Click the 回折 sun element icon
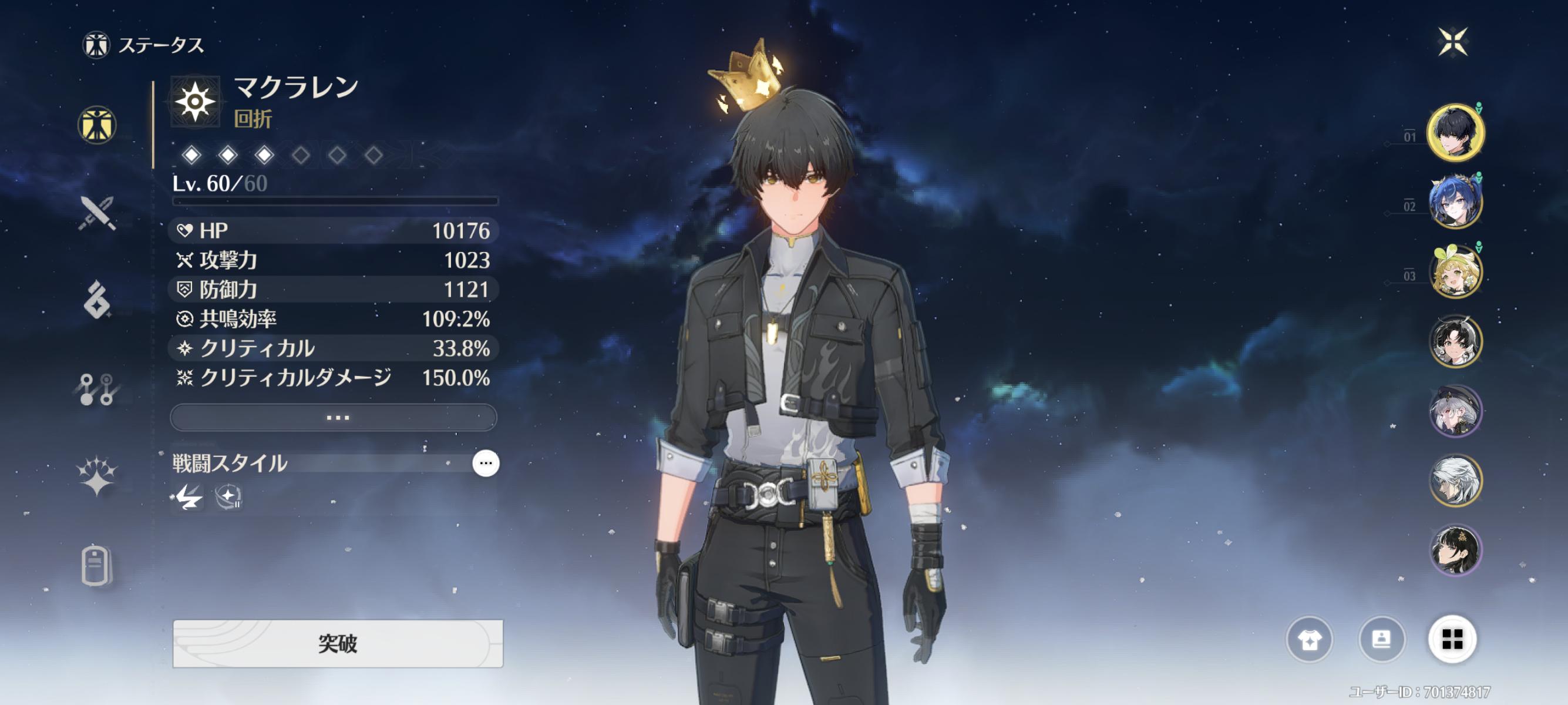This screenshot has width=1568, height=705. 195,102
